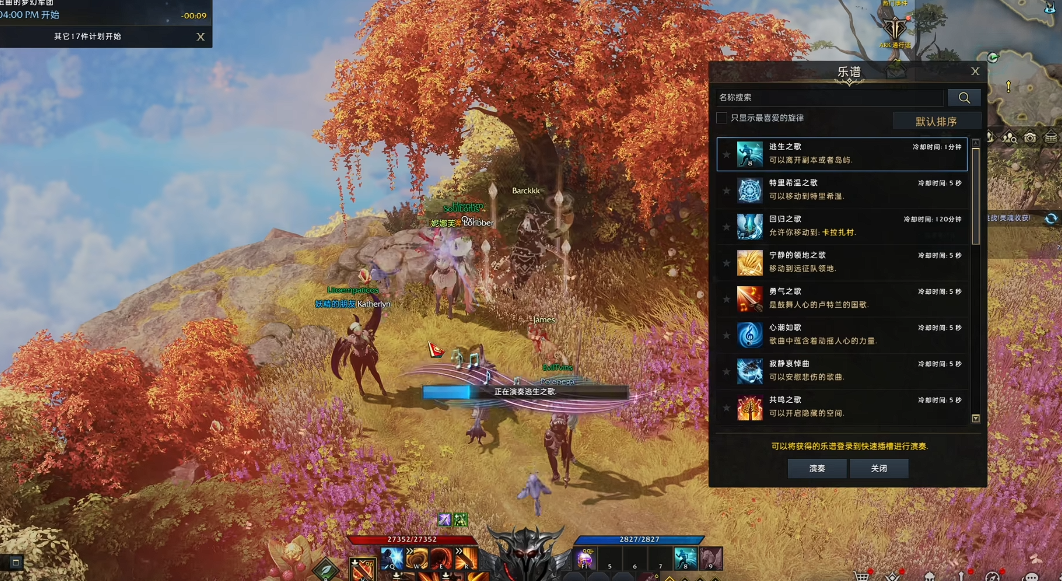Screen dimensions: 1062x581
Task: Select the 寂静哀悼曲 song
Action: 841,370
